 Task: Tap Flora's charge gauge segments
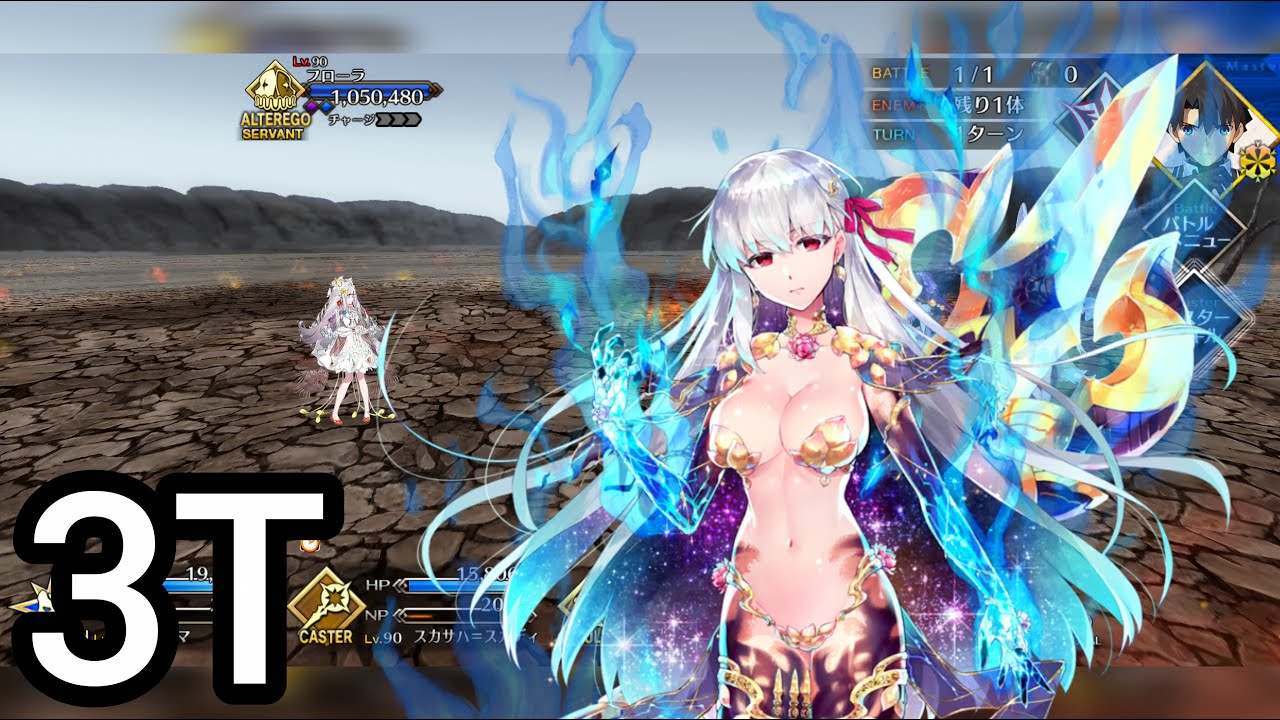[400, 118]
